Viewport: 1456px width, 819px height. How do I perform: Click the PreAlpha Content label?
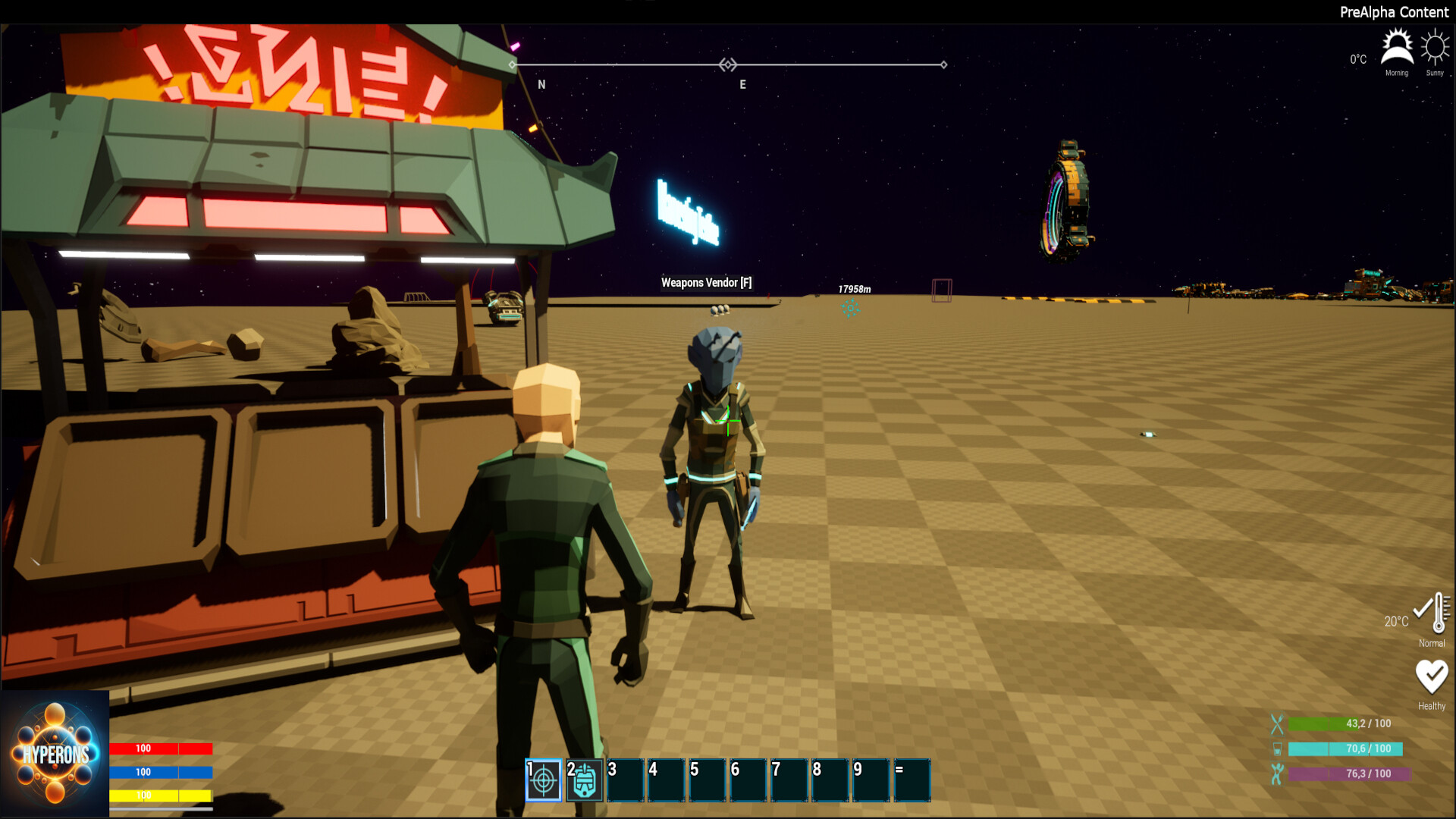click(1395, 12)
